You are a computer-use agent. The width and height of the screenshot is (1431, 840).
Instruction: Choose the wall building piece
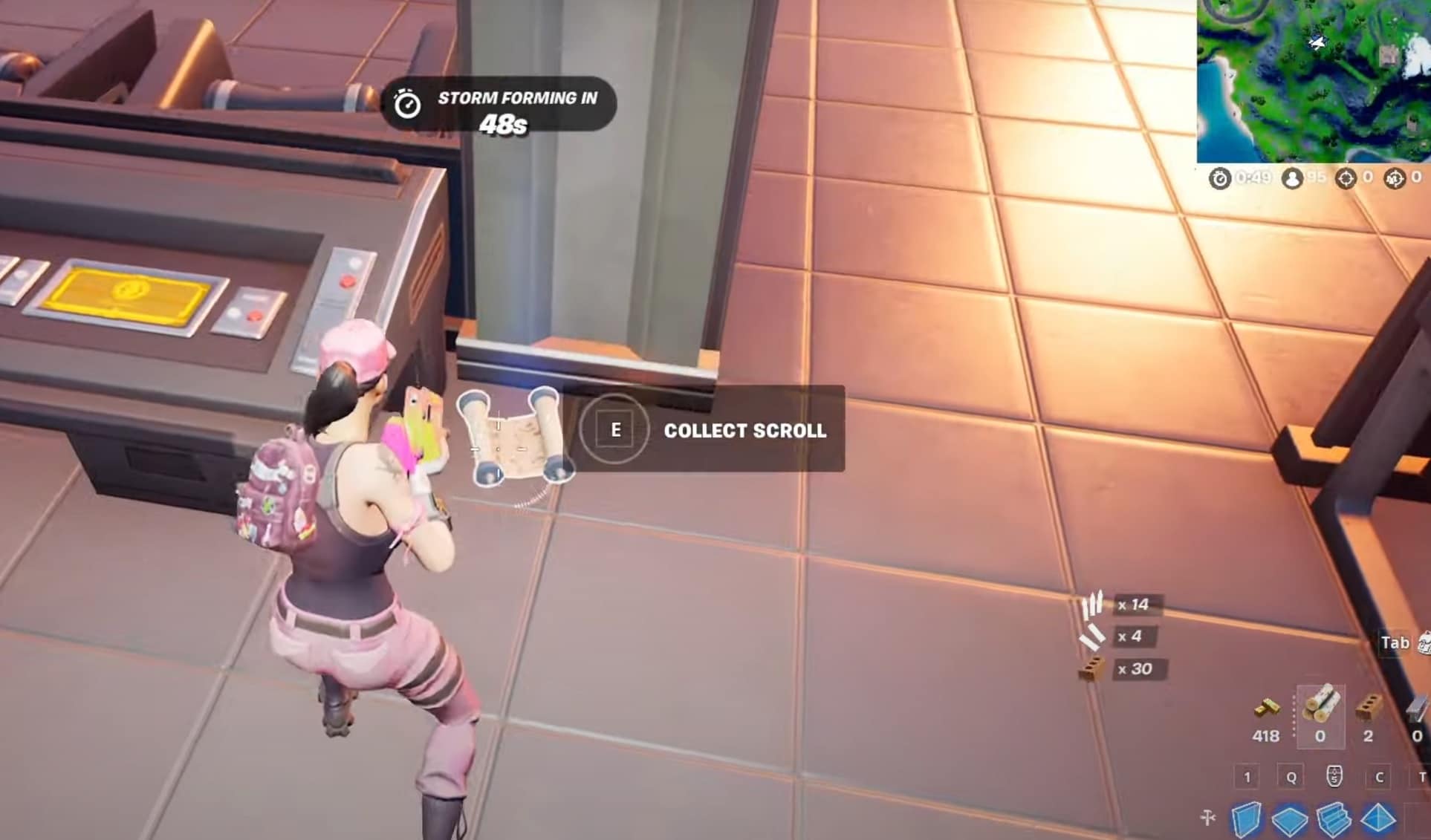(1246, 819)
